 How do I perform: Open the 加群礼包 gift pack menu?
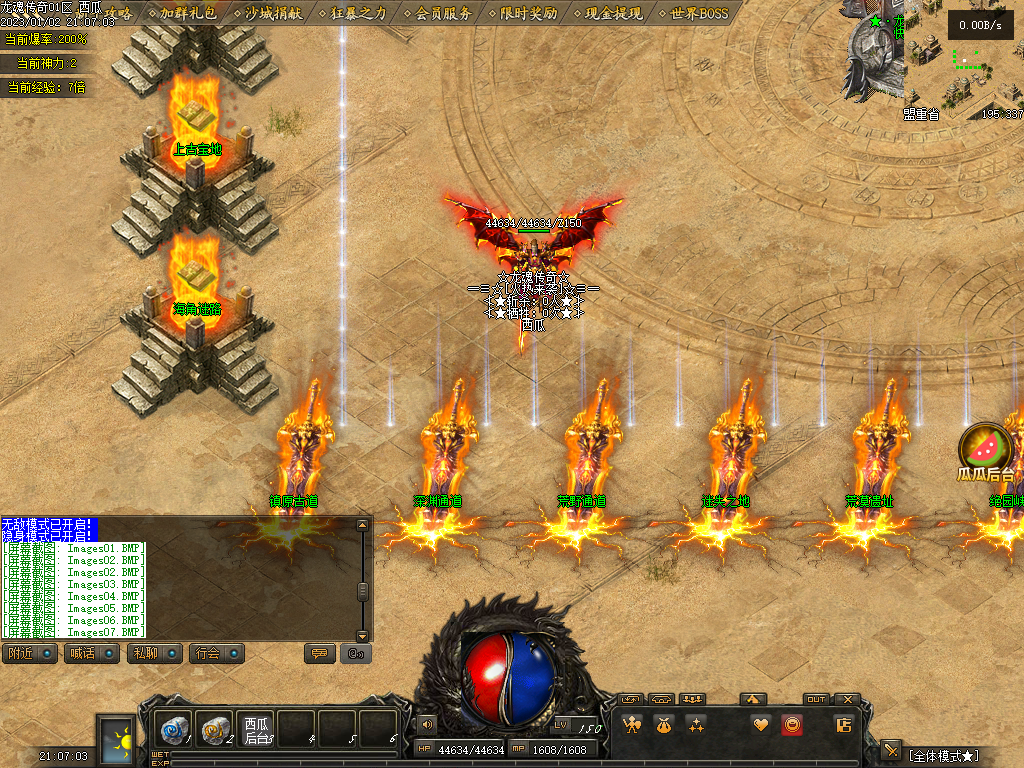pos(188,14)
